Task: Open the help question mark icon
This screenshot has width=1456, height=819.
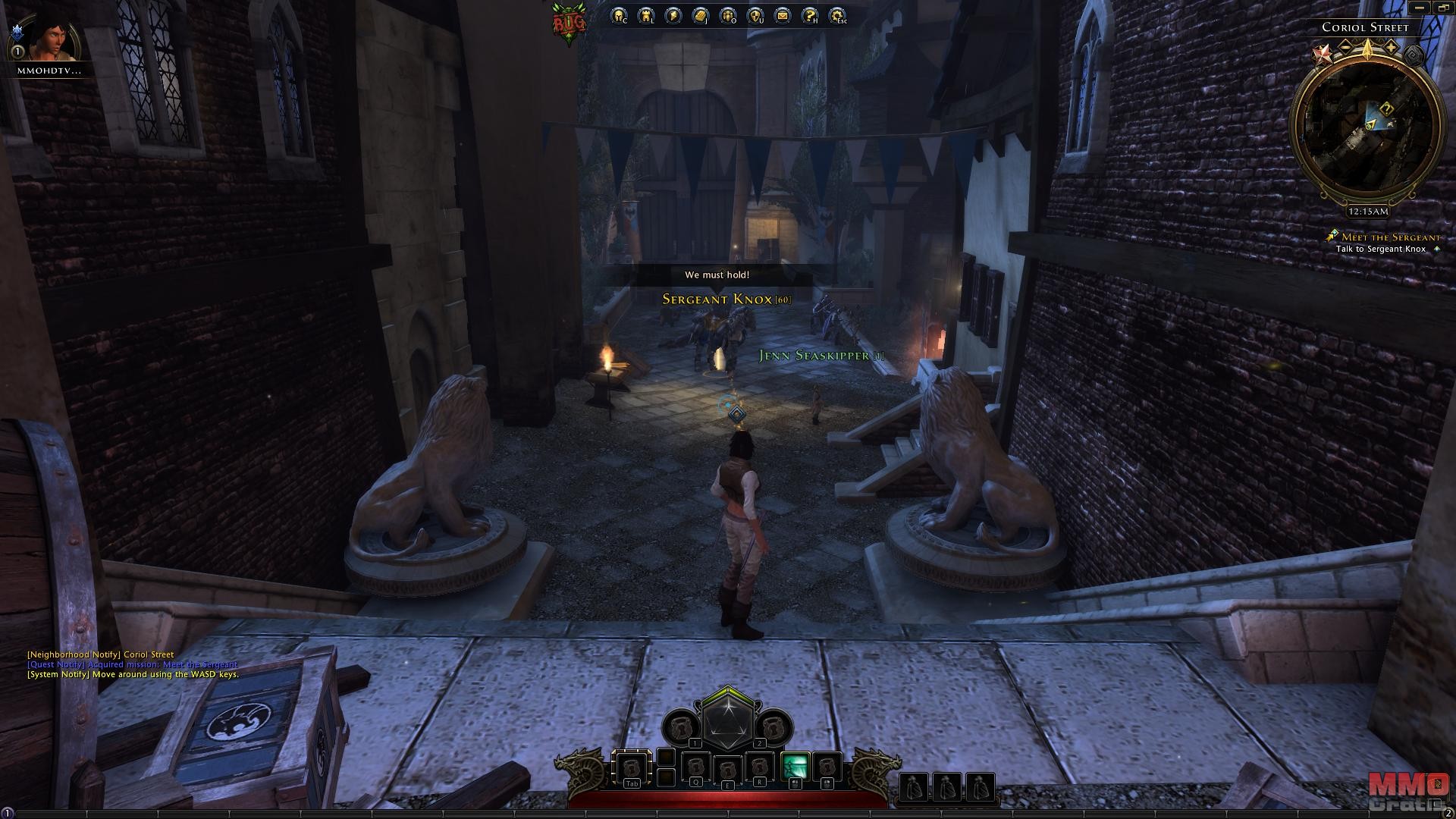Action: 810,16
